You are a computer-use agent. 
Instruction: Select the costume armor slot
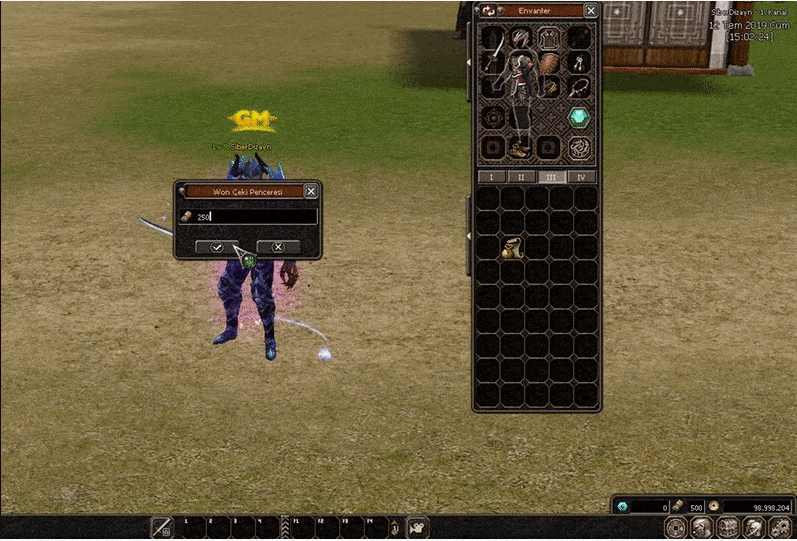point(549,39)
